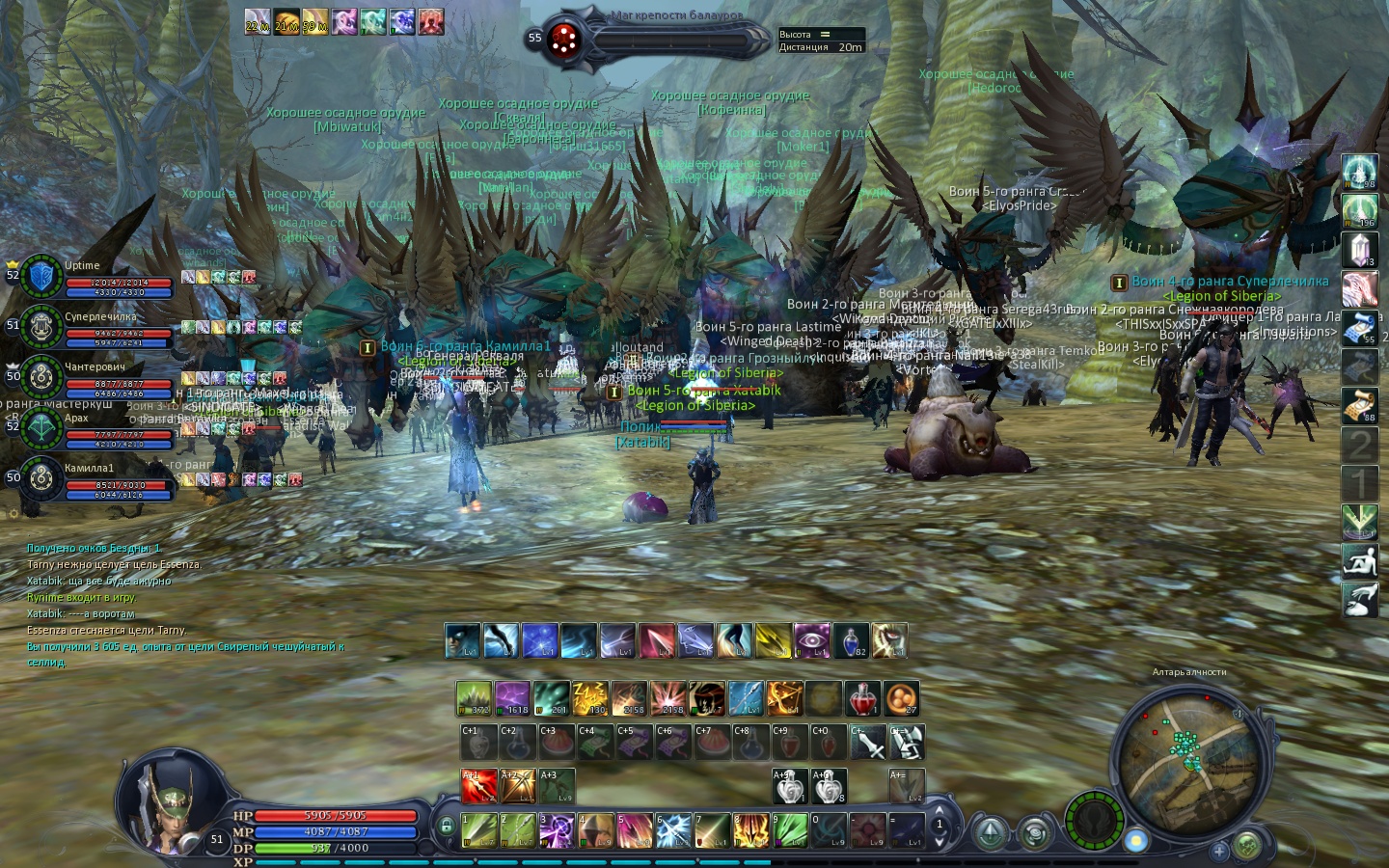This screenshot has width=1389, height=868.
Task: Use the red health potion on the skill bar
Action: [x=861, y=698]
